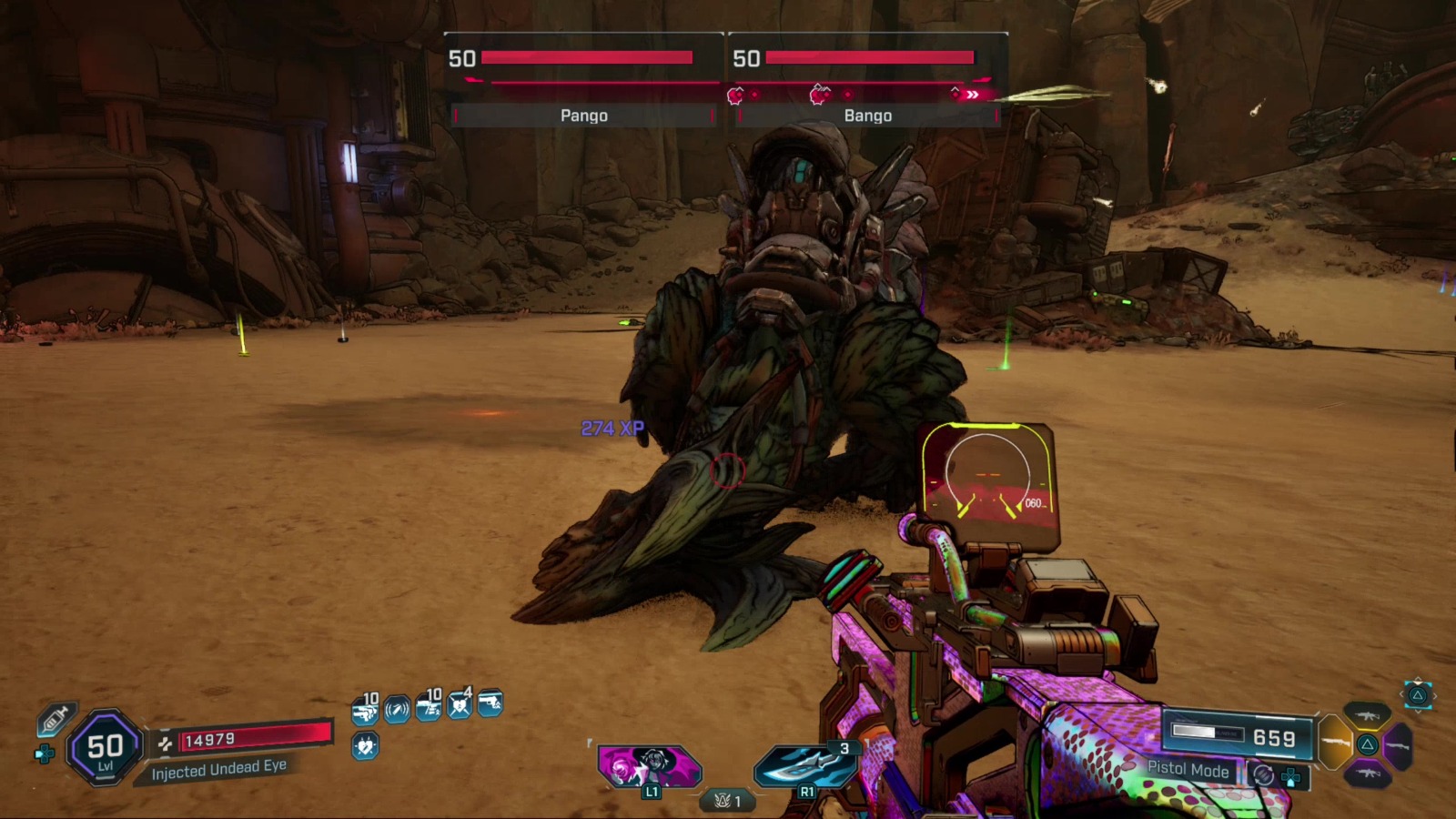This screenshot has width=1456, height=819.
Task: Switch to the purple assault rifle weapon slot
Action: [x=1368, y=773]
